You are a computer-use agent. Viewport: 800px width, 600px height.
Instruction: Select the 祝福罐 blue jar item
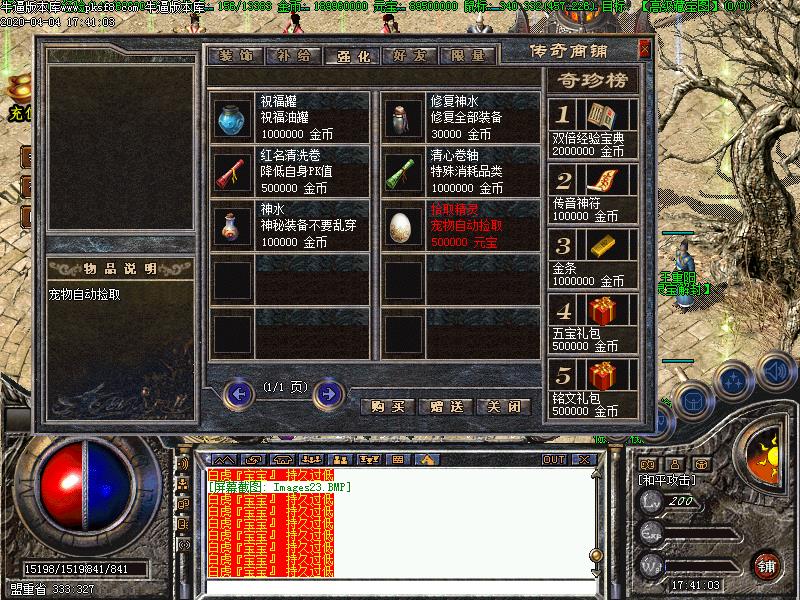pos(233,117)
